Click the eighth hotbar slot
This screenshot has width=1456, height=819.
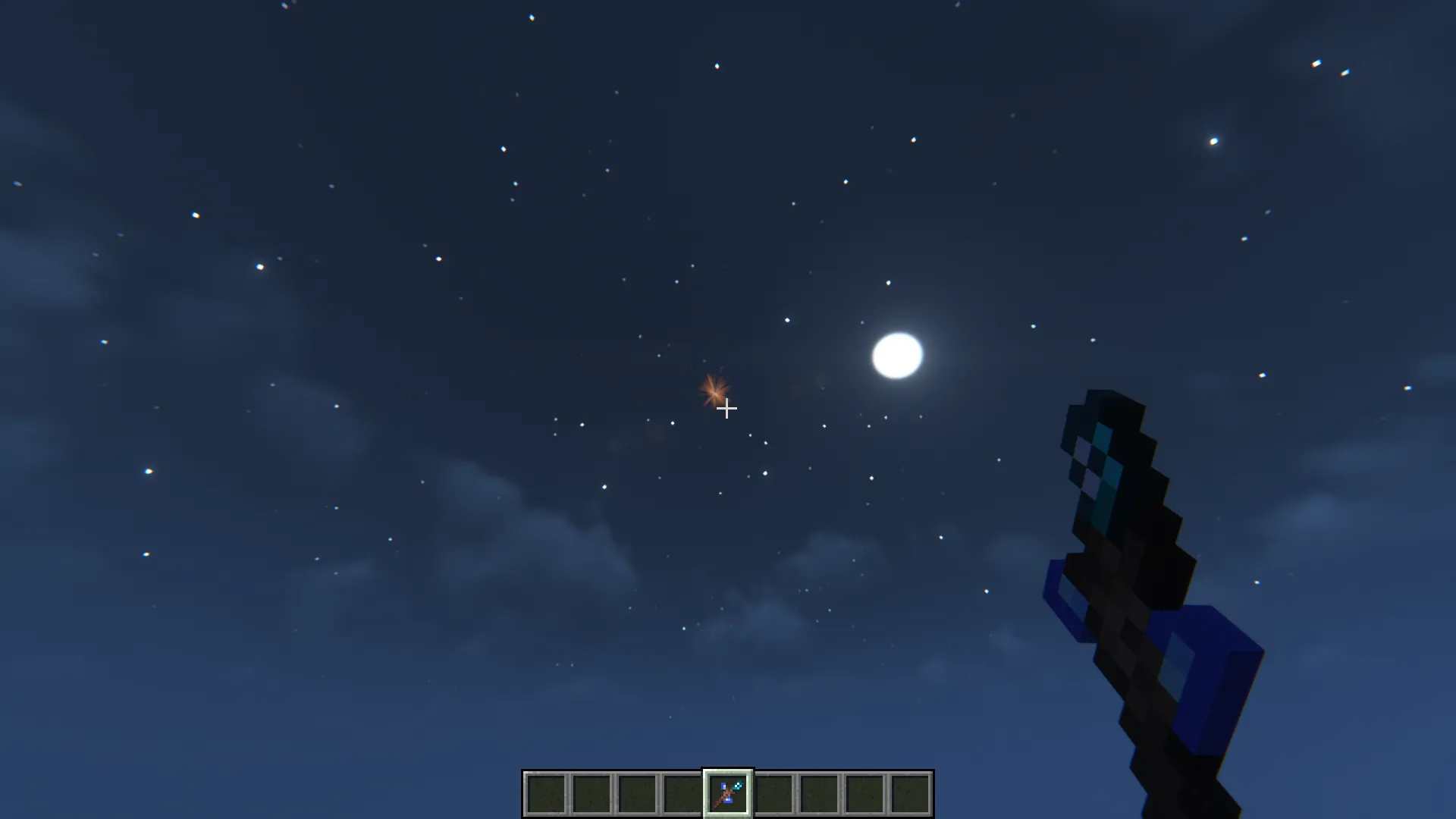click(863, 792)
